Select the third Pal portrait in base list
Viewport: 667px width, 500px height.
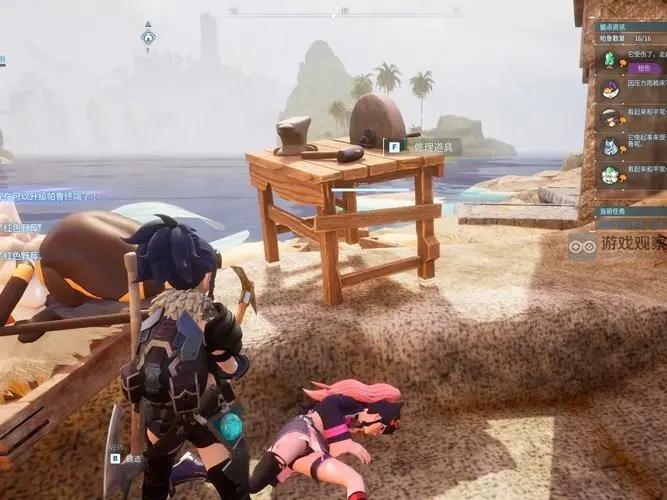(609, 118)
